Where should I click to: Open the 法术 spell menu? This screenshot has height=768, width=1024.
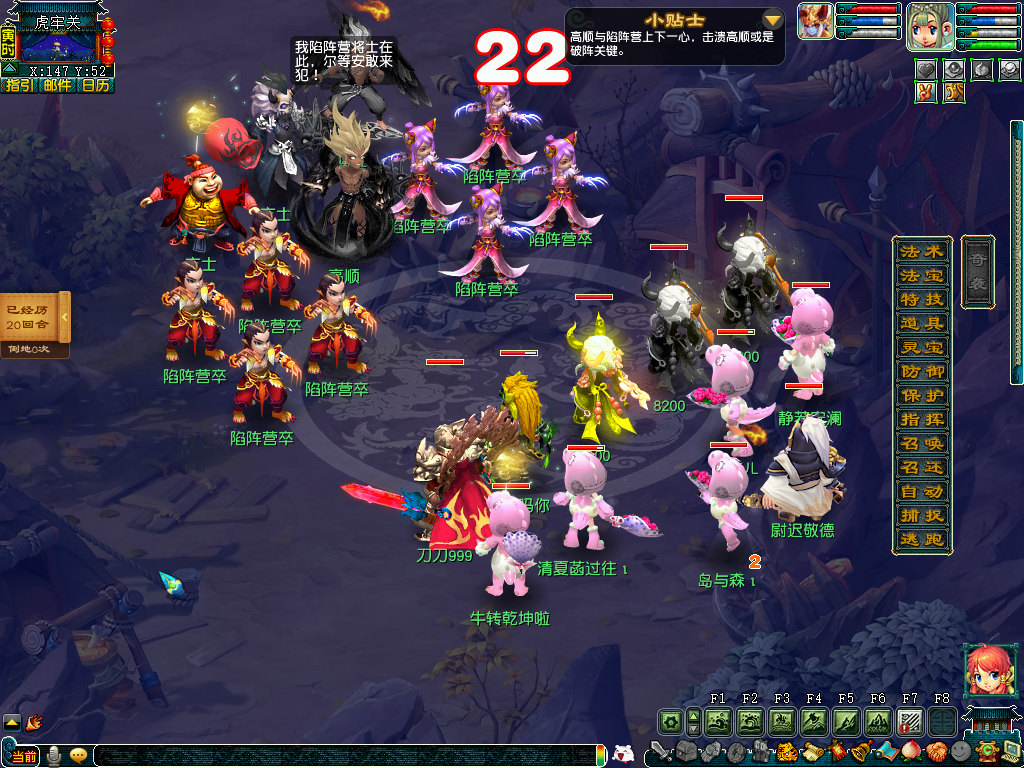pyautogui.click(x=908, y=251)
